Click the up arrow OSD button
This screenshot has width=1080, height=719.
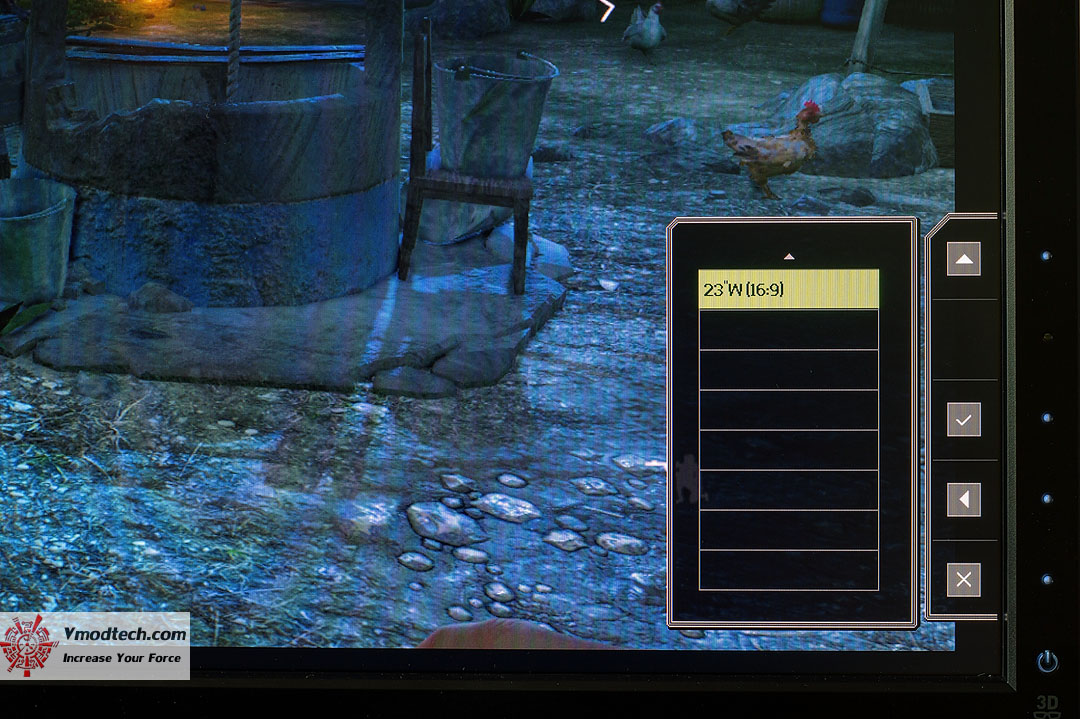point(963,259)
